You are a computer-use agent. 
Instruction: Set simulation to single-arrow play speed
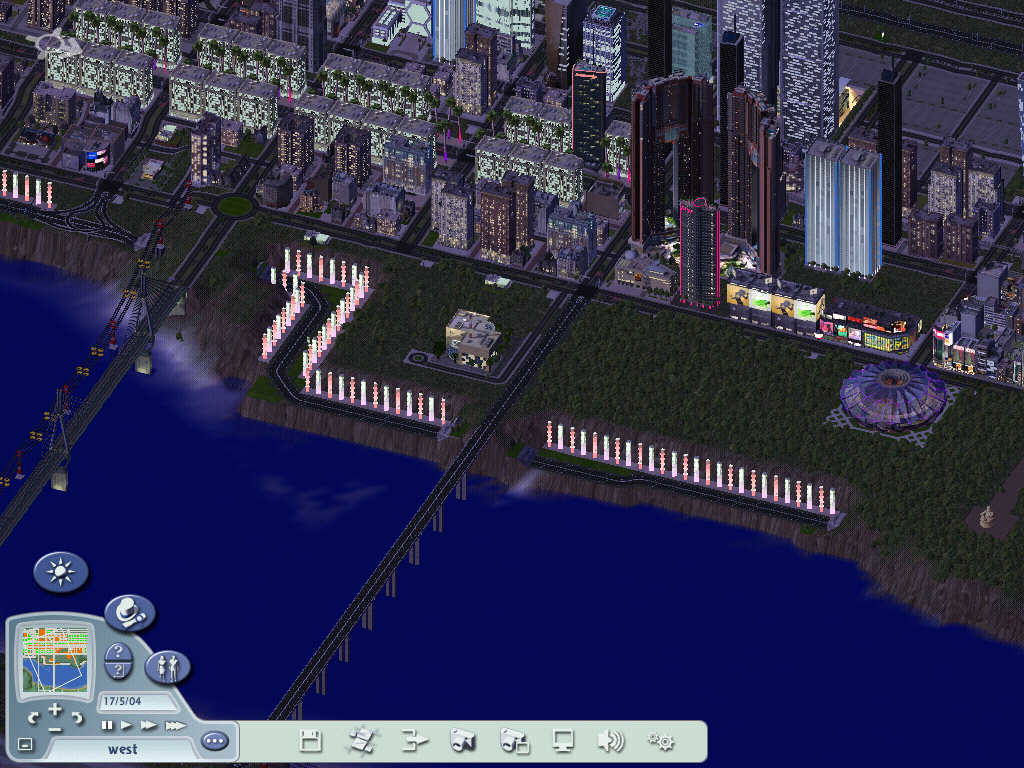click(127, 725)
